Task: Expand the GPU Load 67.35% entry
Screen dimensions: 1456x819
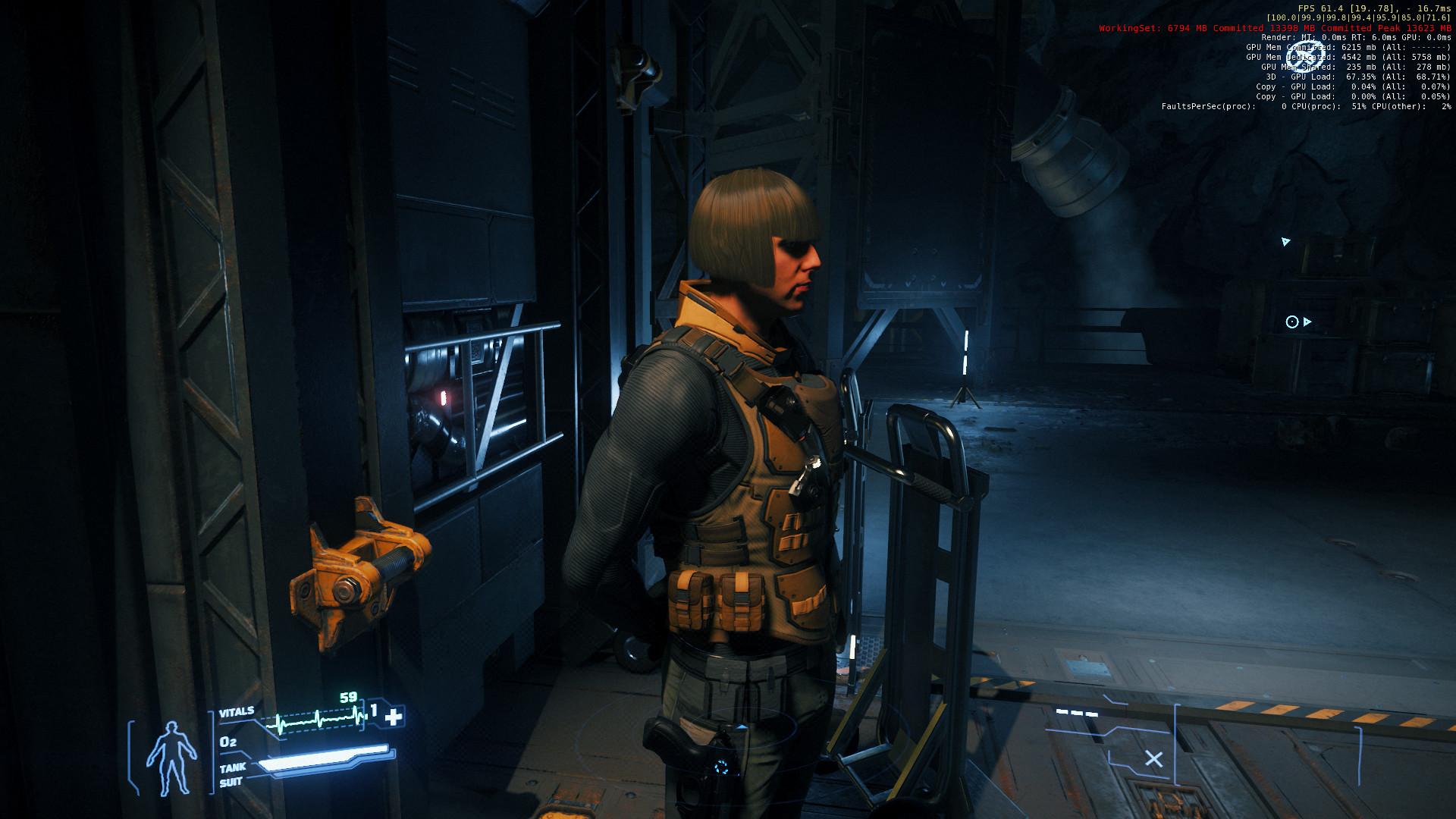Action: click(1360, 76)
